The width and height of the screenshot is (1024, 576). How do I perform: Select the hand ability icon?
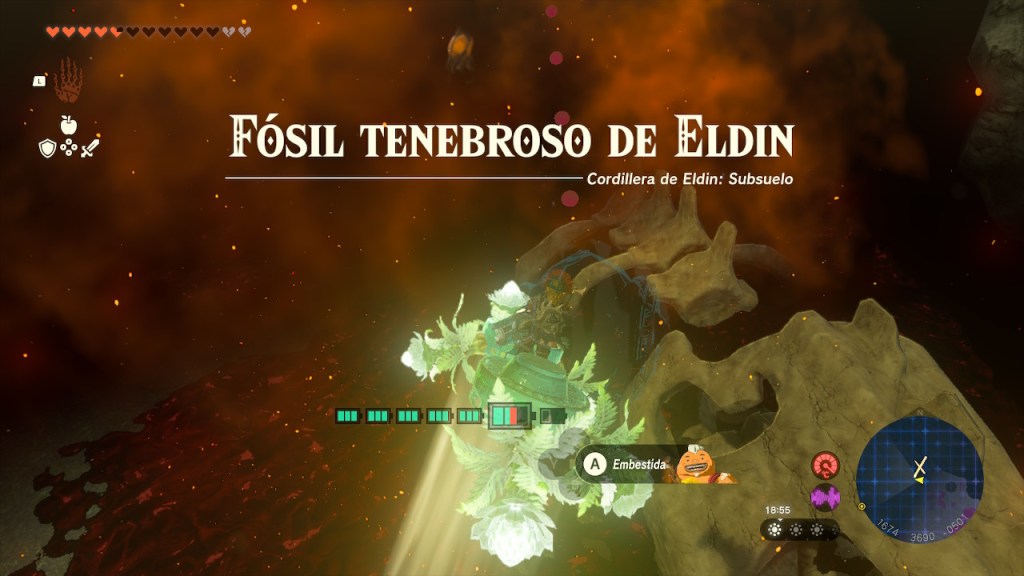(67, 82)
